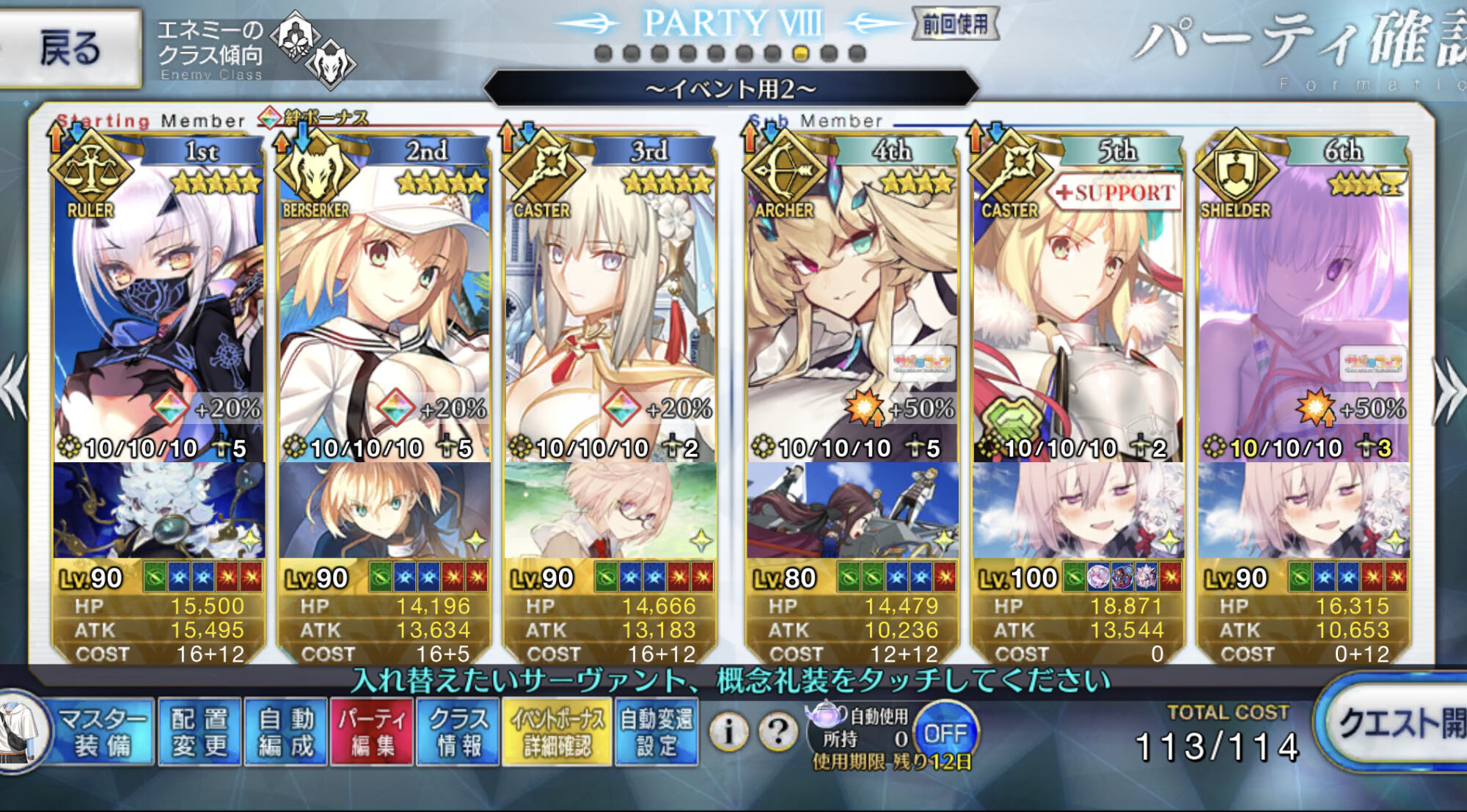Image resolution: width=1467 pixels, height=812 pixels.
Task: Choose the 4th slot Archer servant card
Action: point(852,308)
